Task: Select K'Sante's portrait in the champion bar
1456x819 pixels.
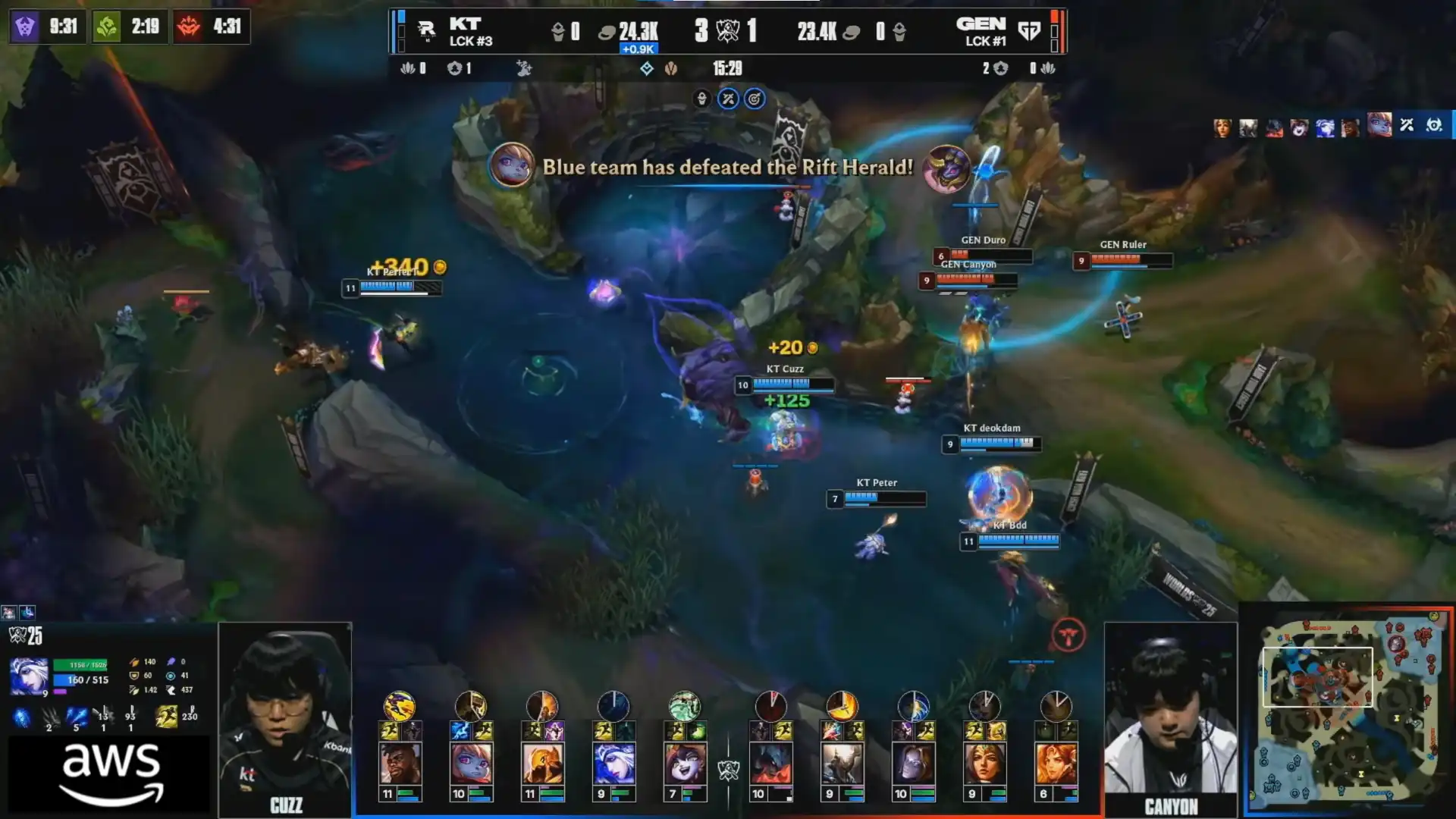Action: [400, 763]
